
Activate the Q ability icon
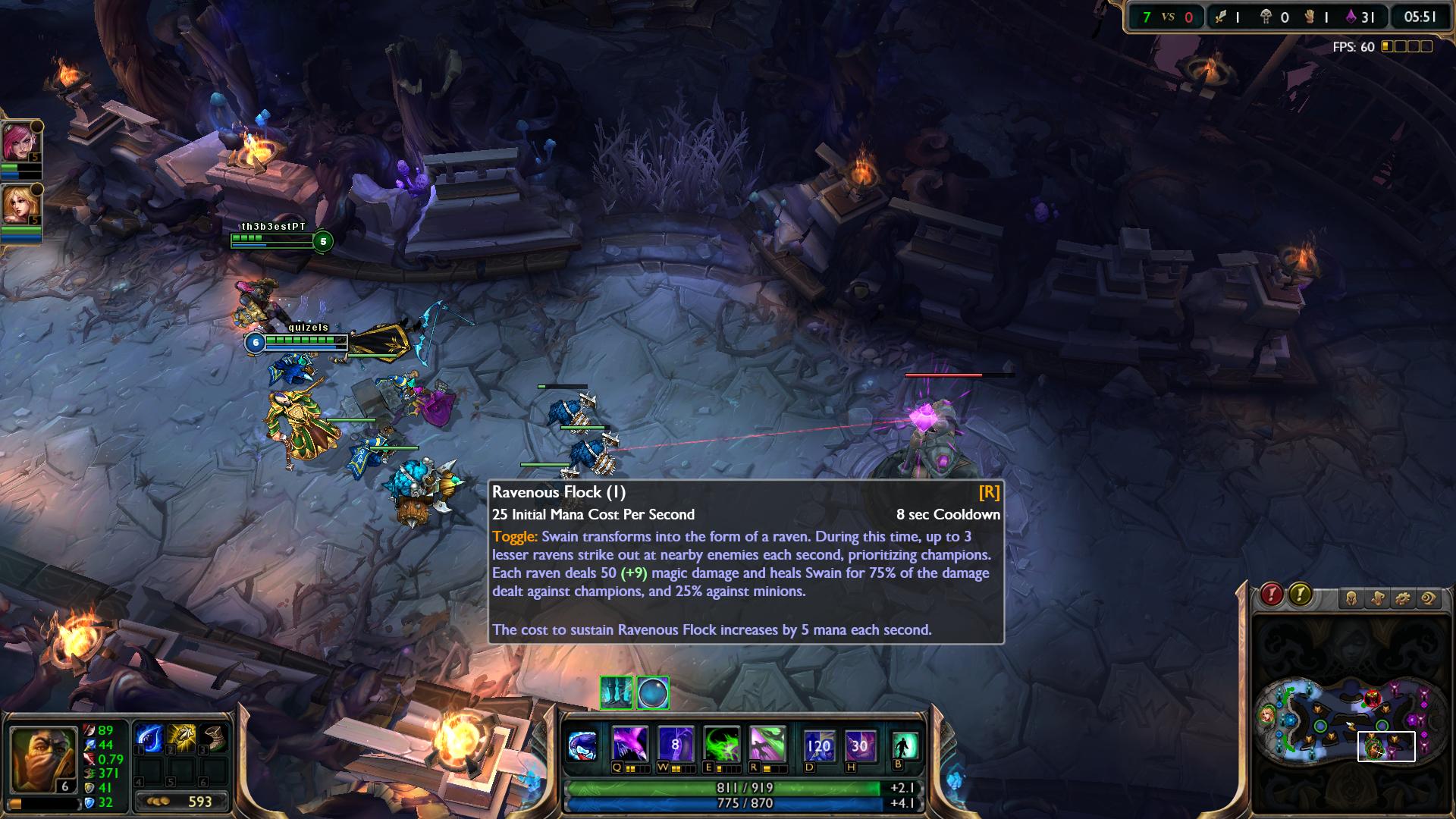pos(630,744)
